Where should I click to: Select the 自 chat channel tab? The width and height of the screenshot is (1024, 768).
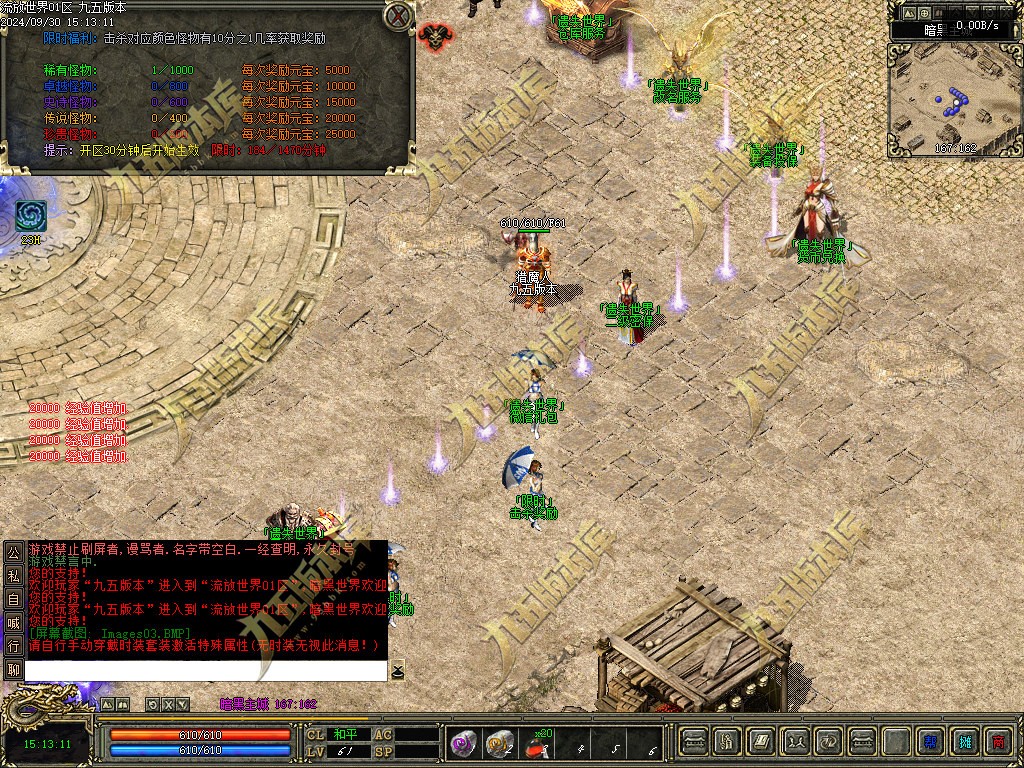[x=13, y=599]
